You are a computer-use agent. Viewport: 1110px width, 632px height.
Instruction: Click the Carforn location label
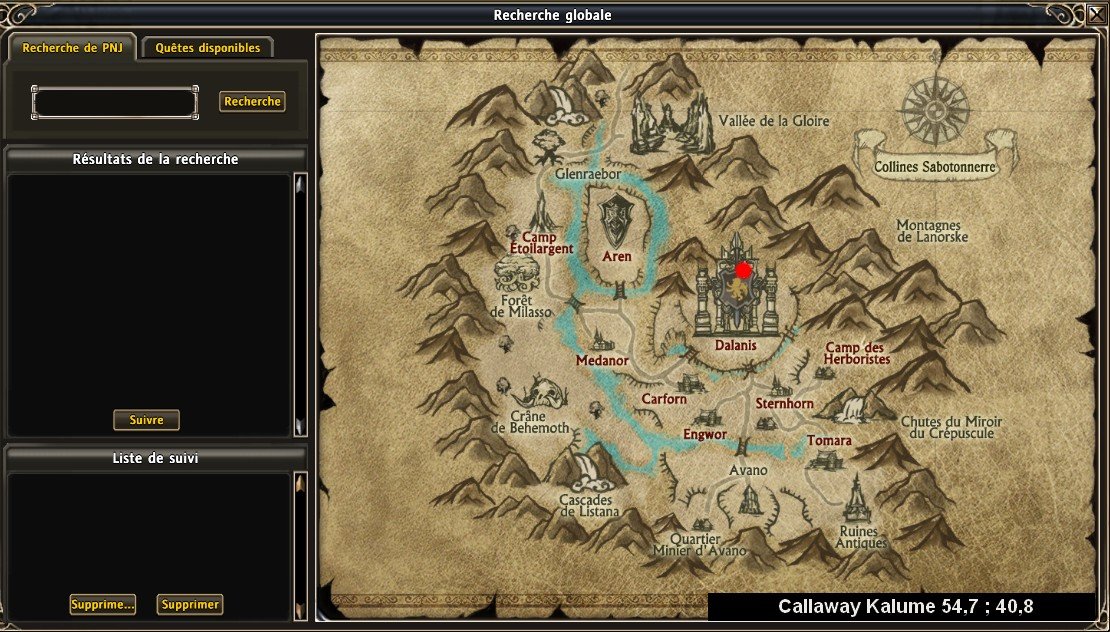coord(664,399)
